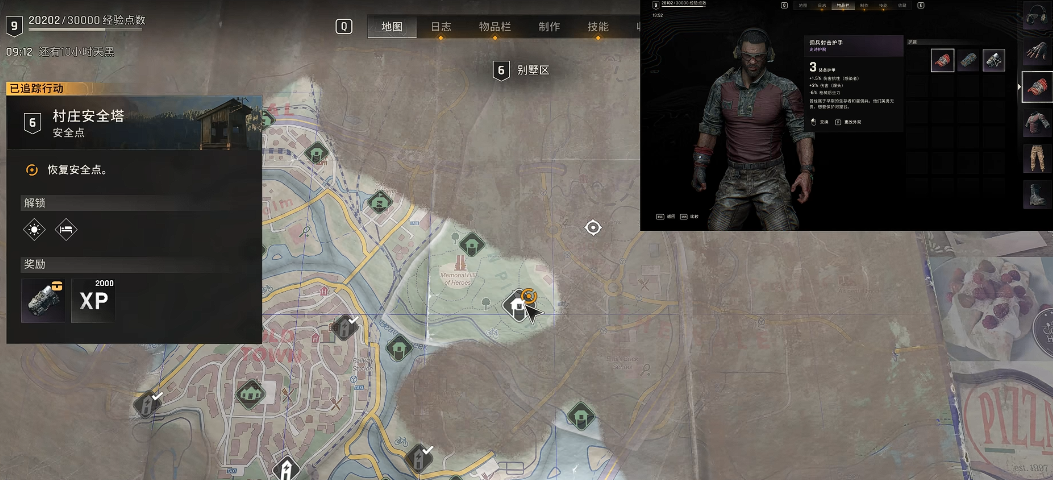The height and width of the screenshot is (480, 1053).
Task: Select the orange tracked mission marker on the map
Action: (530, 296)
